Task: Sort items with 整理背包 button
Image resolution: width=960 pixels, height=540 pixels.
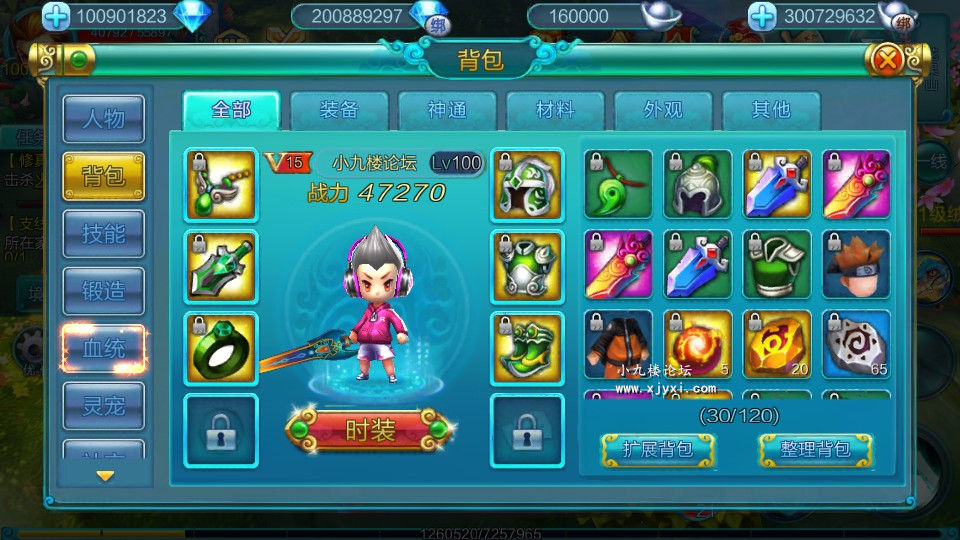Action: tap(815, 449)
